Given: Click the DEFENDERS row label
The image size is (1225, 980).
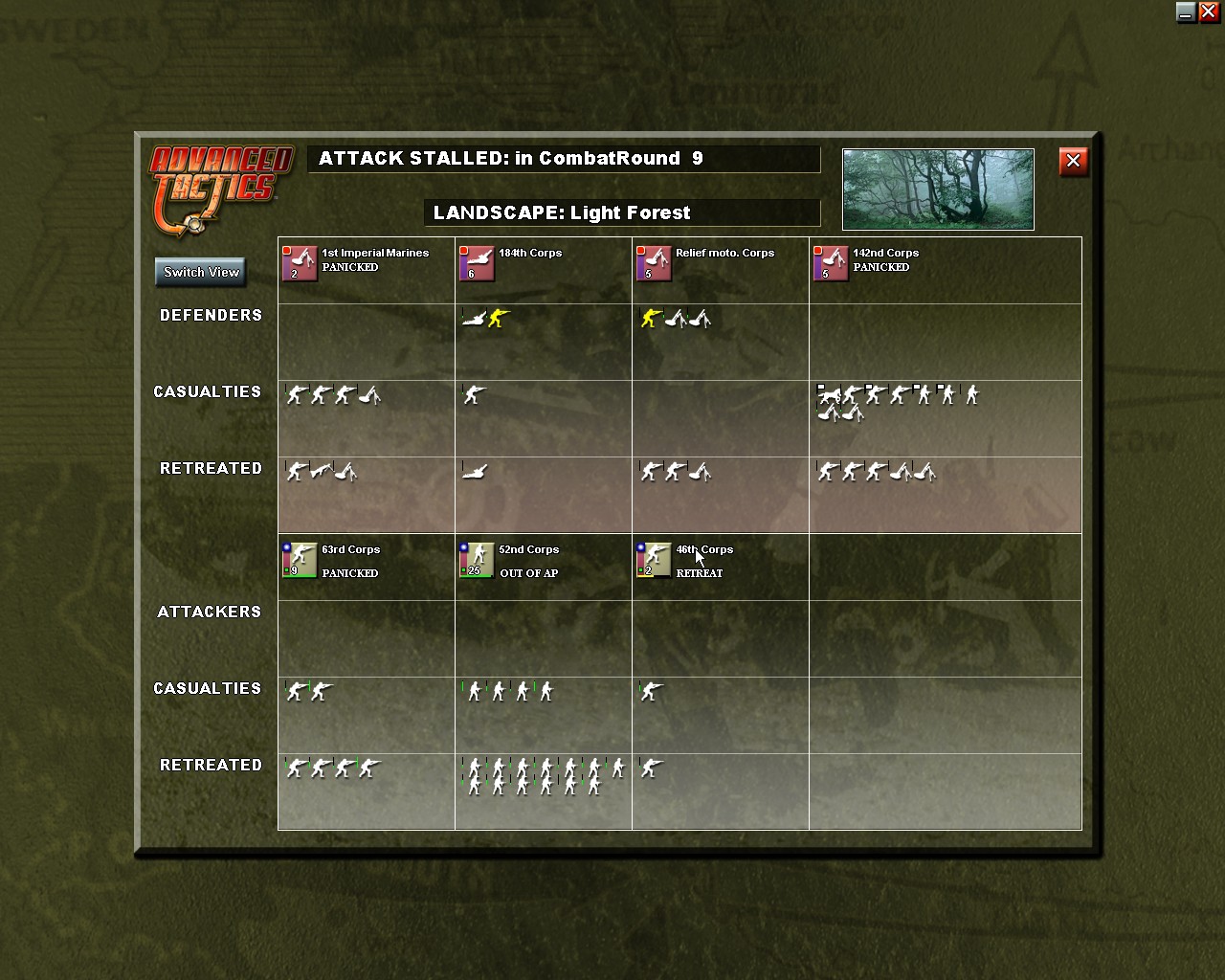Looking at the screenshot, I should coord(211,315).
